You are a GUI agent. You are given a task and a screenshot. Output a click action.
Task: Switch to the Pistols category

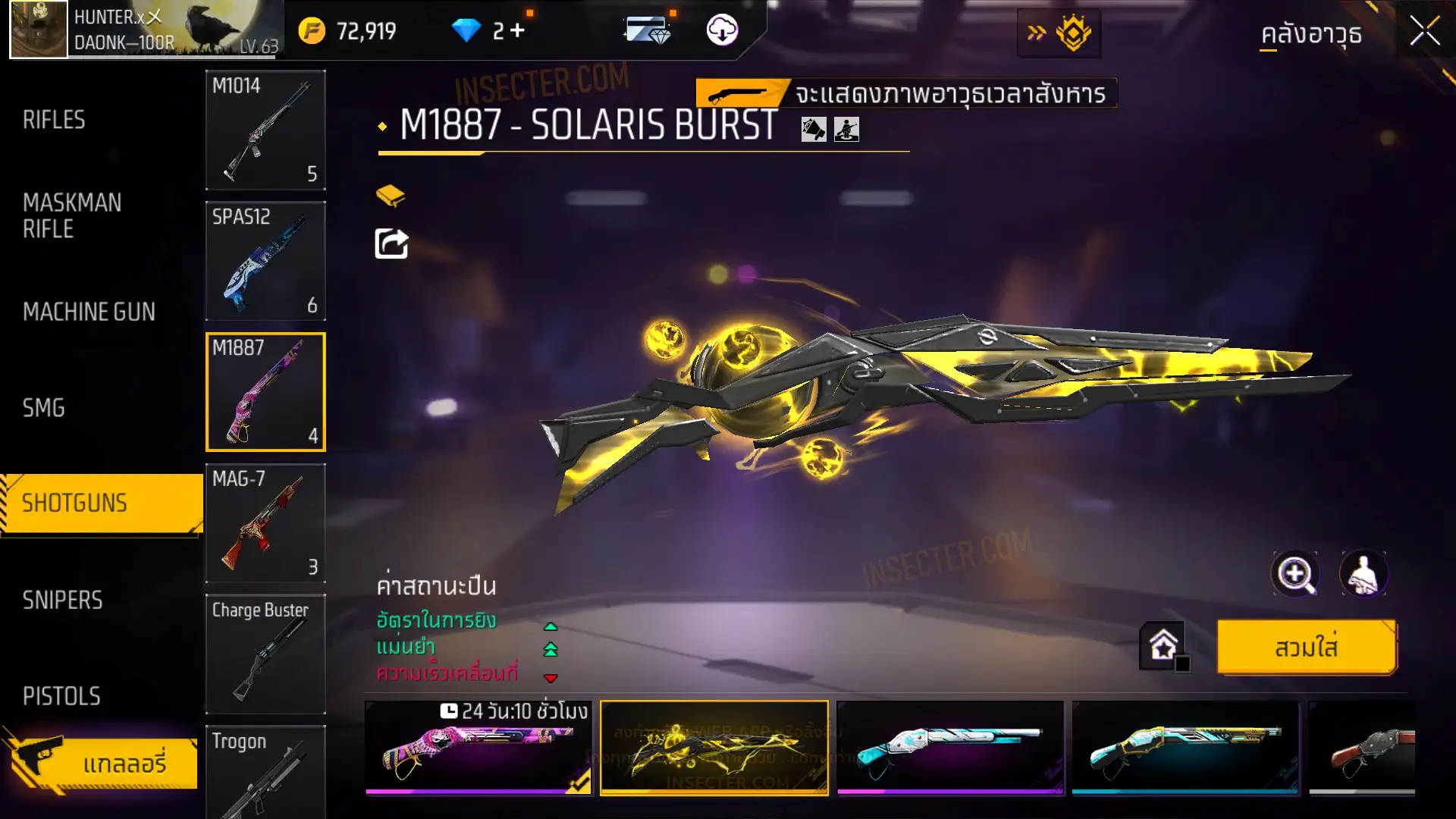click(61, 696)
